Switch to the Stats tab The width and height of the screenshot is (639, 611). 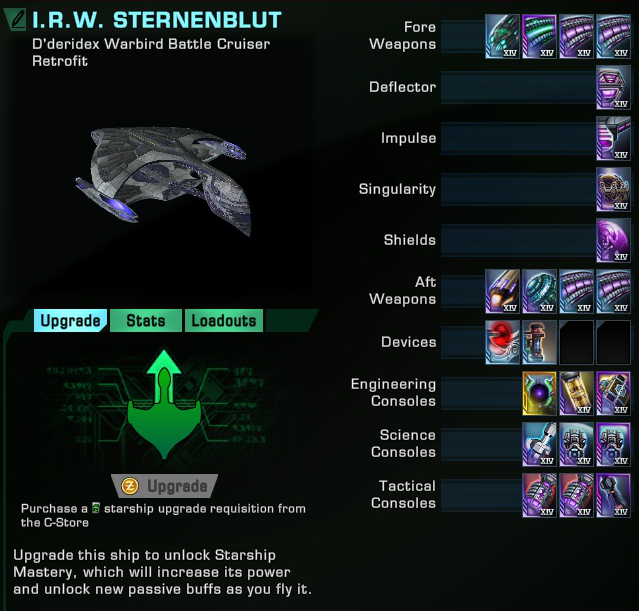click(145, 321)
